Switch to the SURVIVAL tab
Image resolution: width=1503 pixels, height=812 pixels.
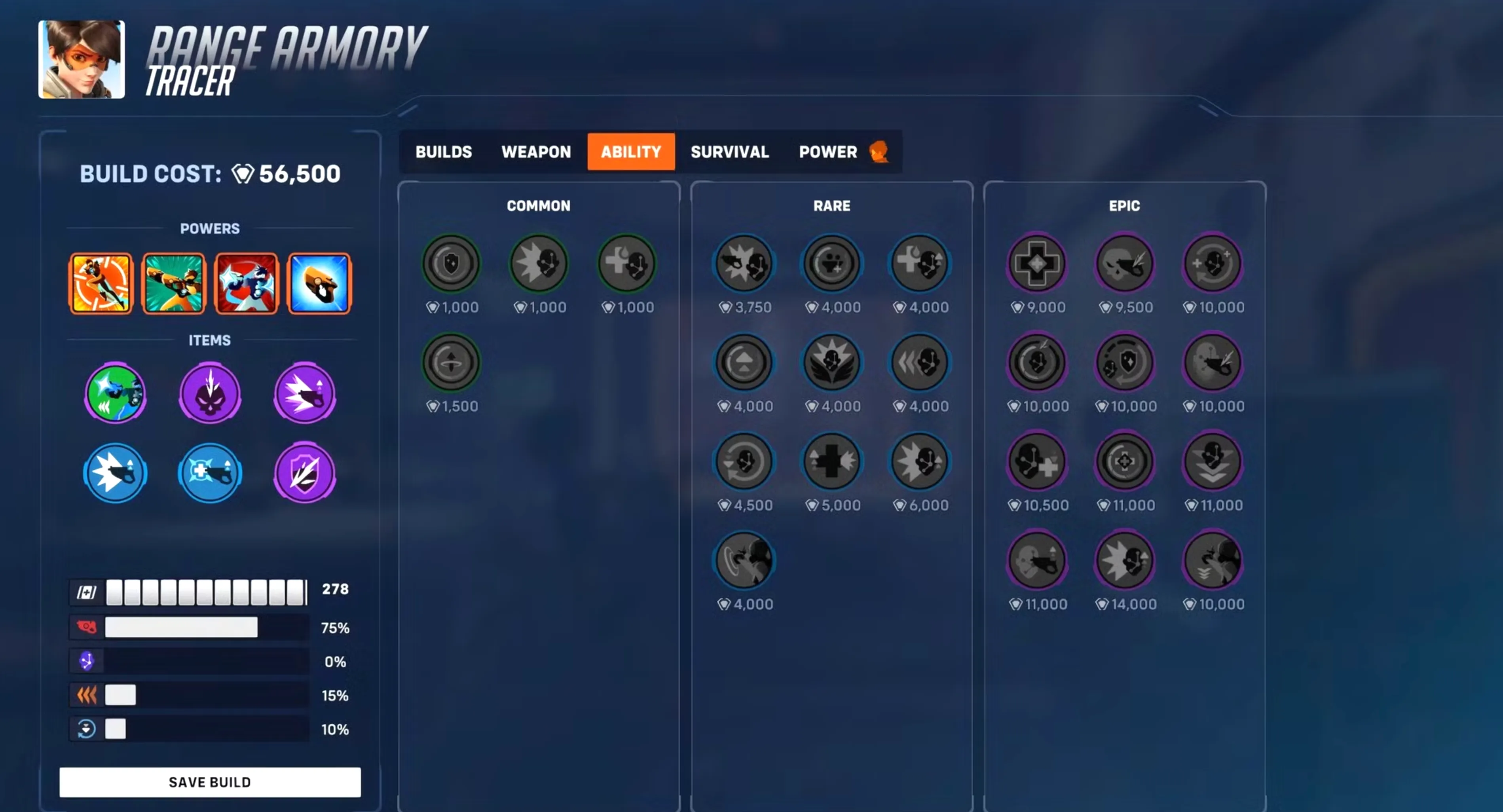tap(729, 152)
